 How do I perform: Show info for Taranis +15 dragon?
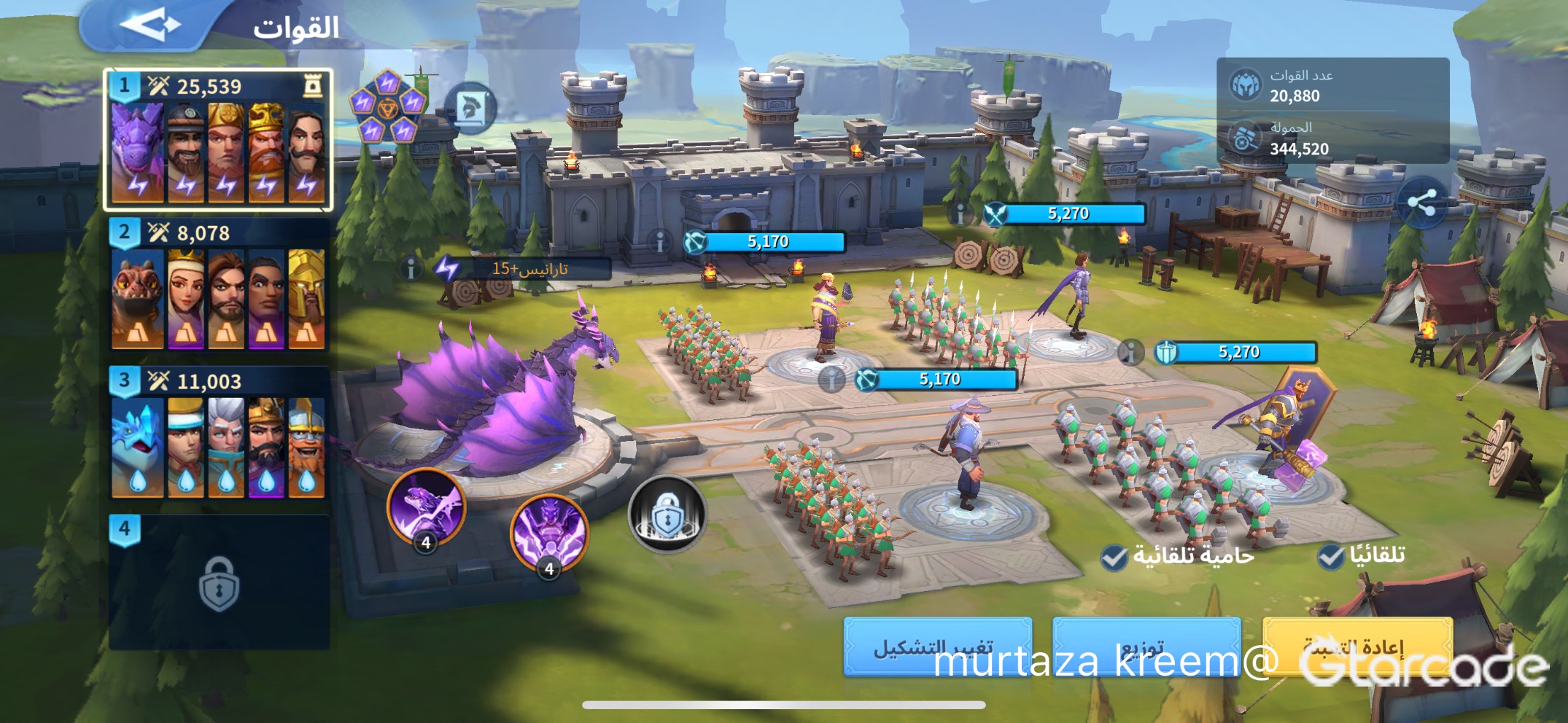click(411, 270)
